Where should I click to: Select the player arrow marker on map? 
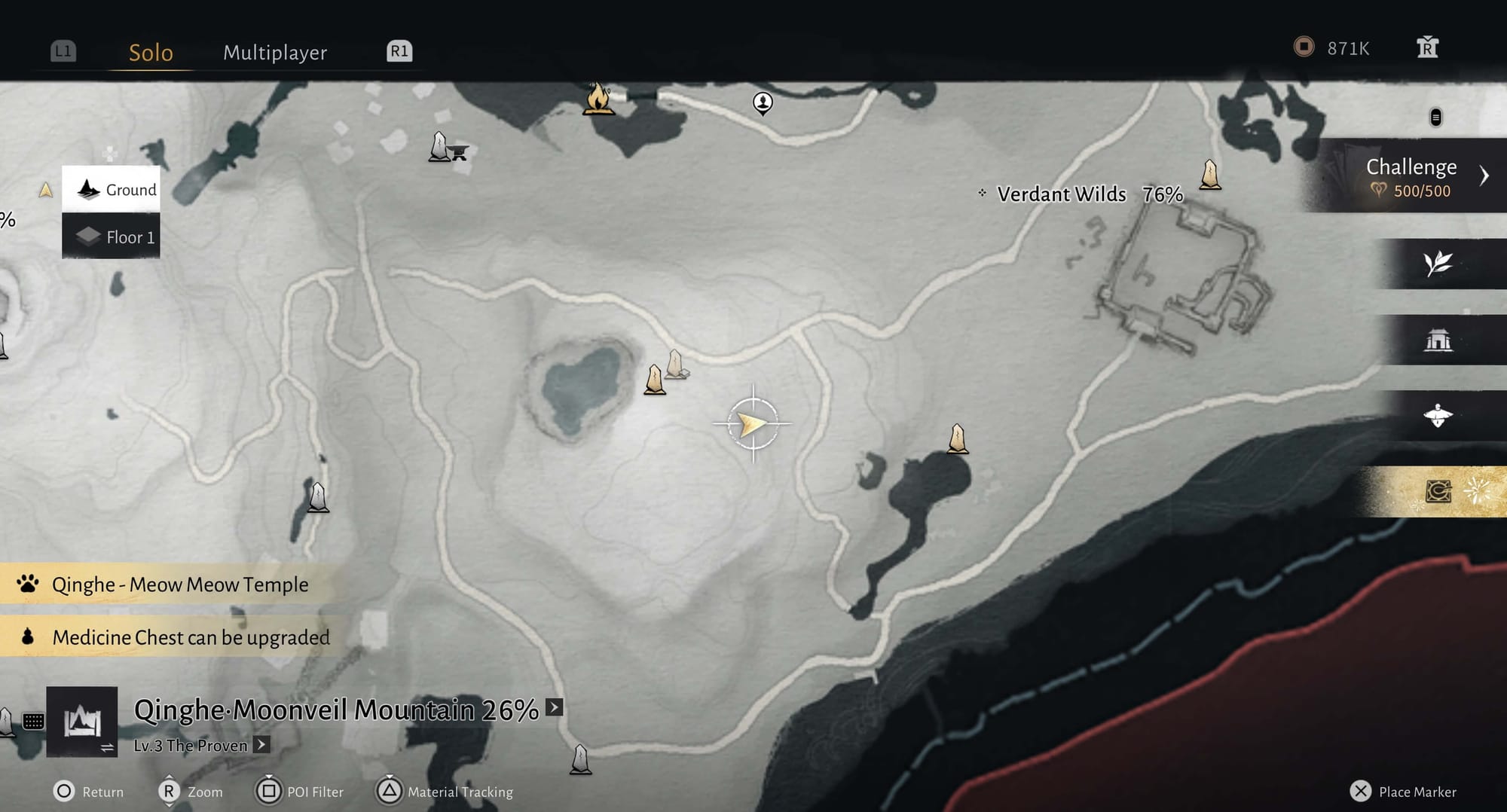752,424
